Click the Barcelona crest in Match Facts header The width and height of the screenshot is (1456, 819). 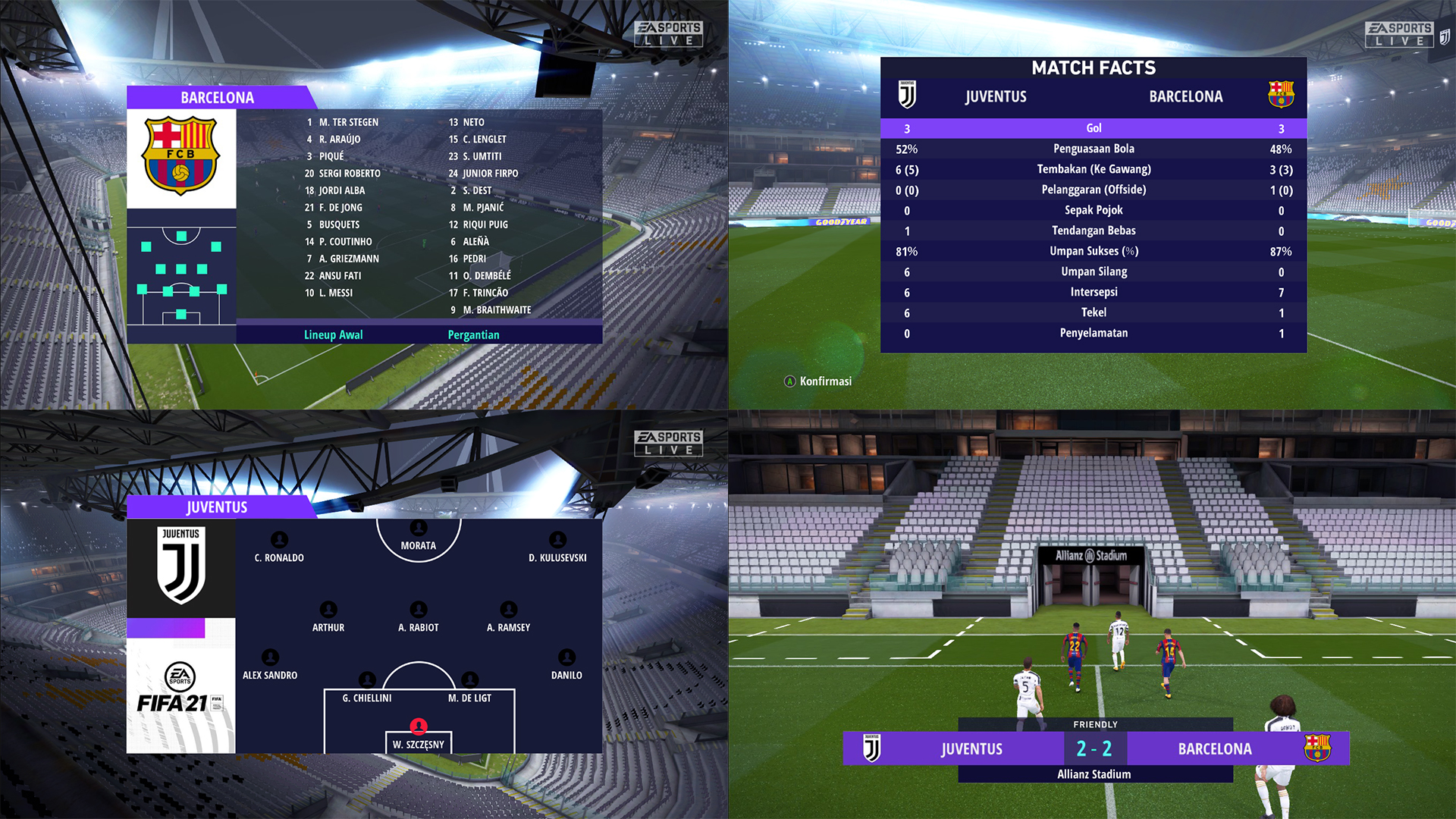pos(1282,95)
